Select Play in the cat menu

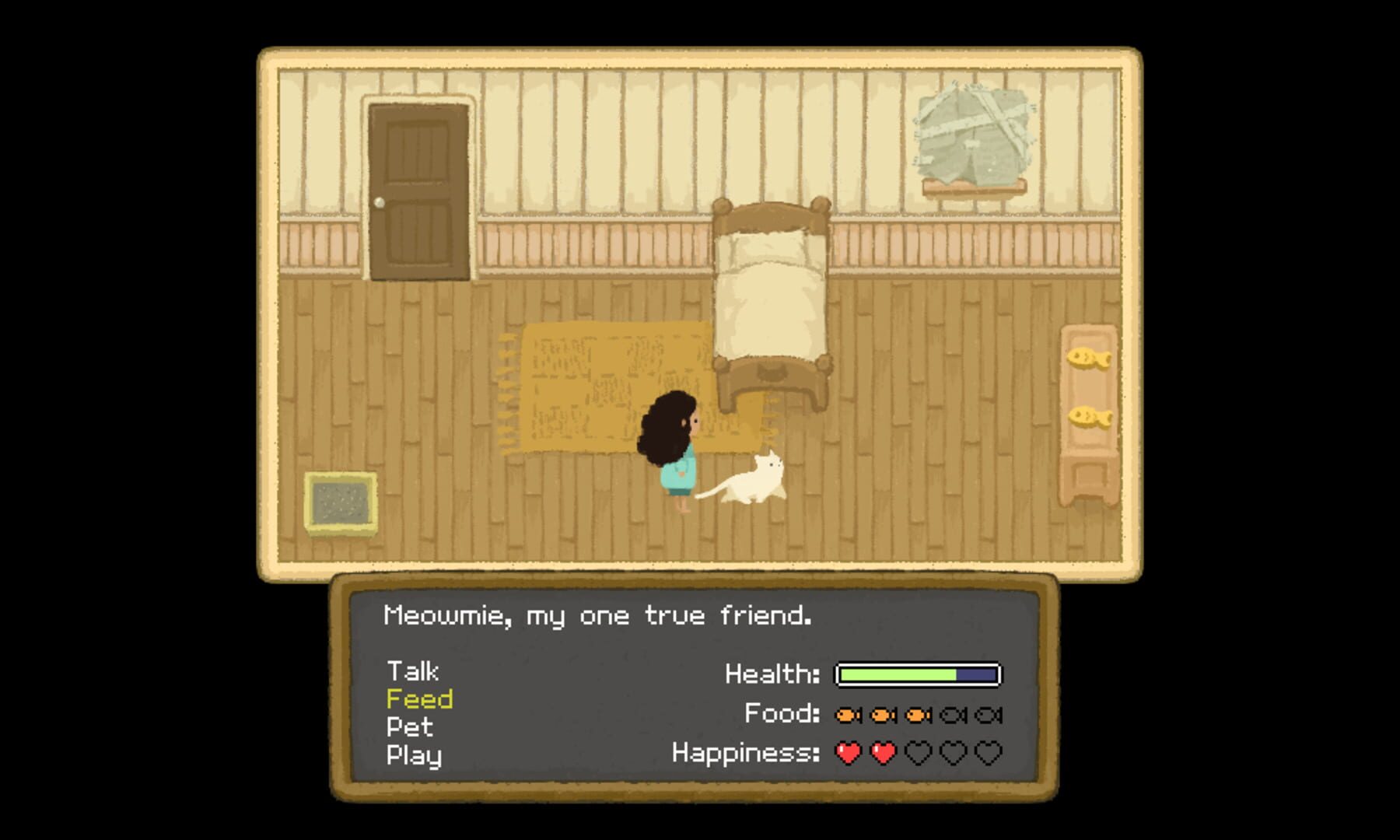[414, 755]
